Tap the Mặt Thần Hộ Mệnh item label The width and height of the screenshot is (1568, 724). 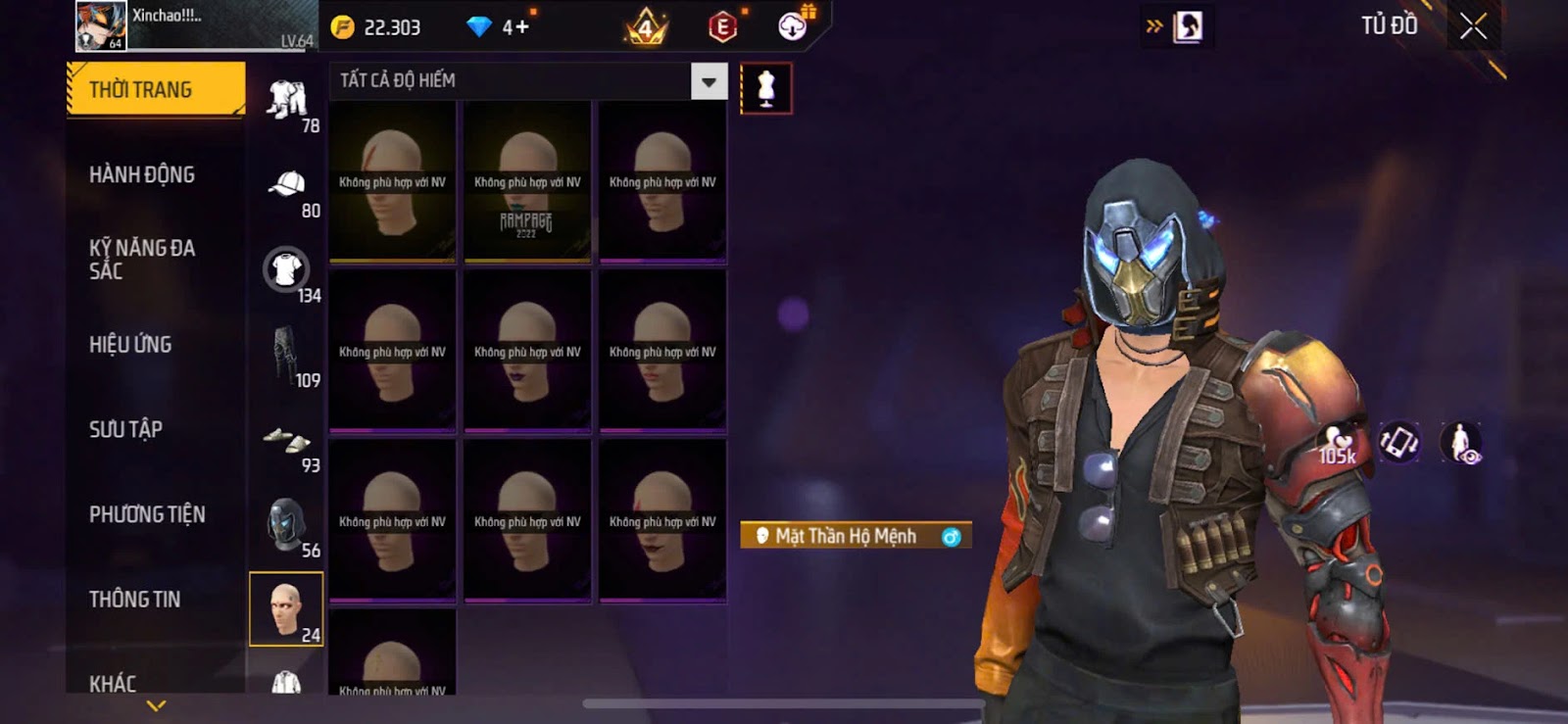(845, 536)
